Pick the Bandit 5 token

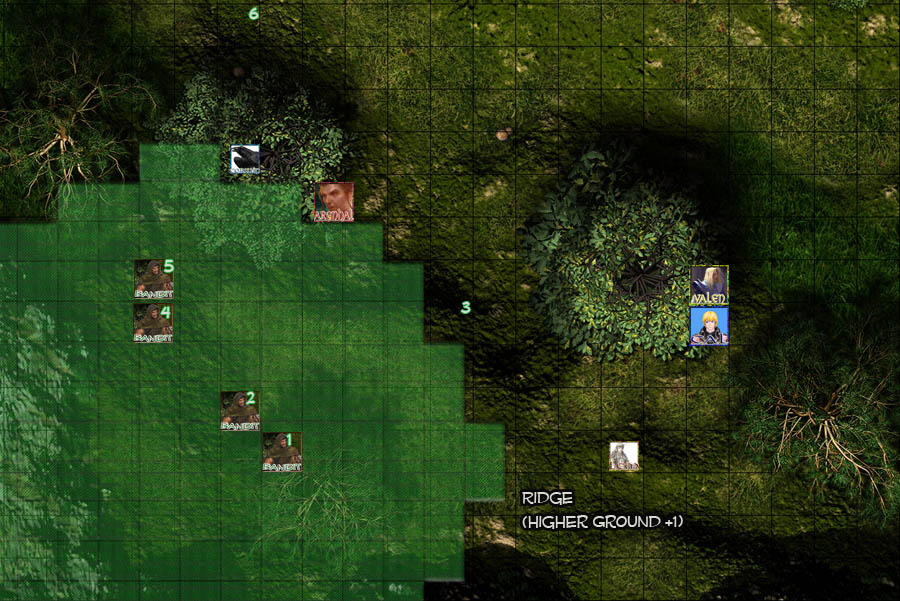tap(153, 279)
